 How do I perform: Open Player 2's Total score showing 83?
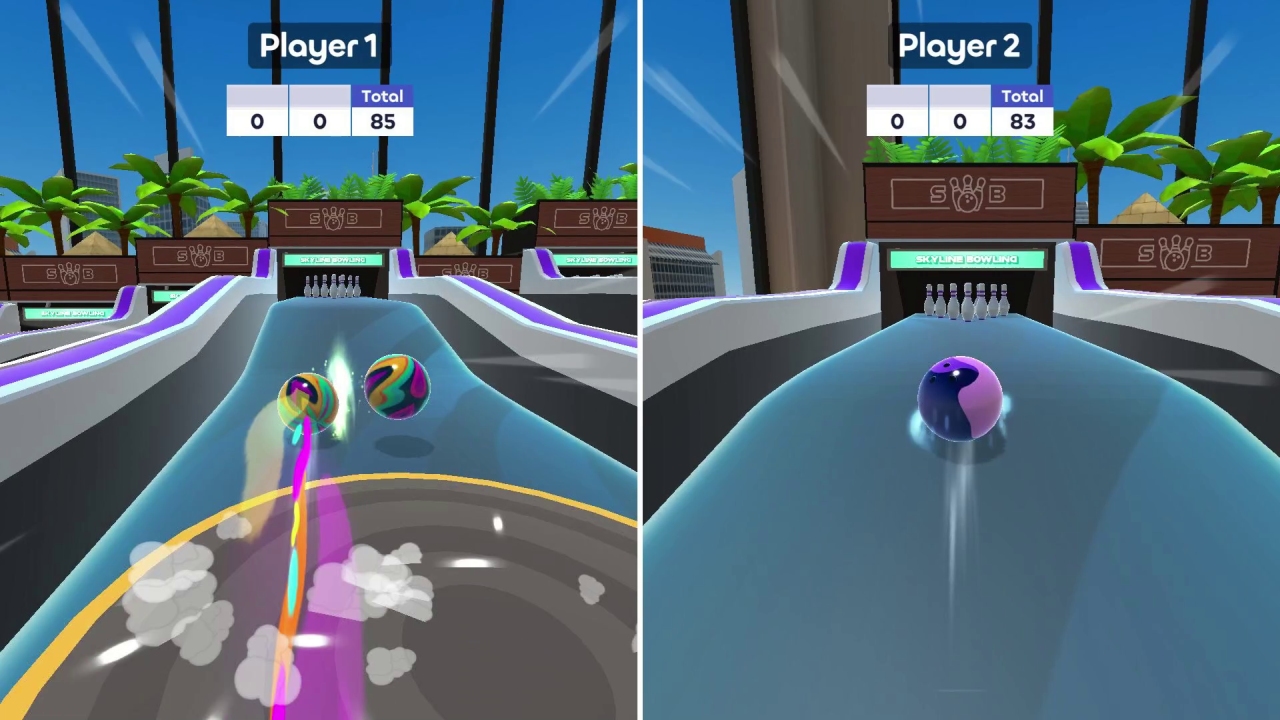(x=1023, y=121)
